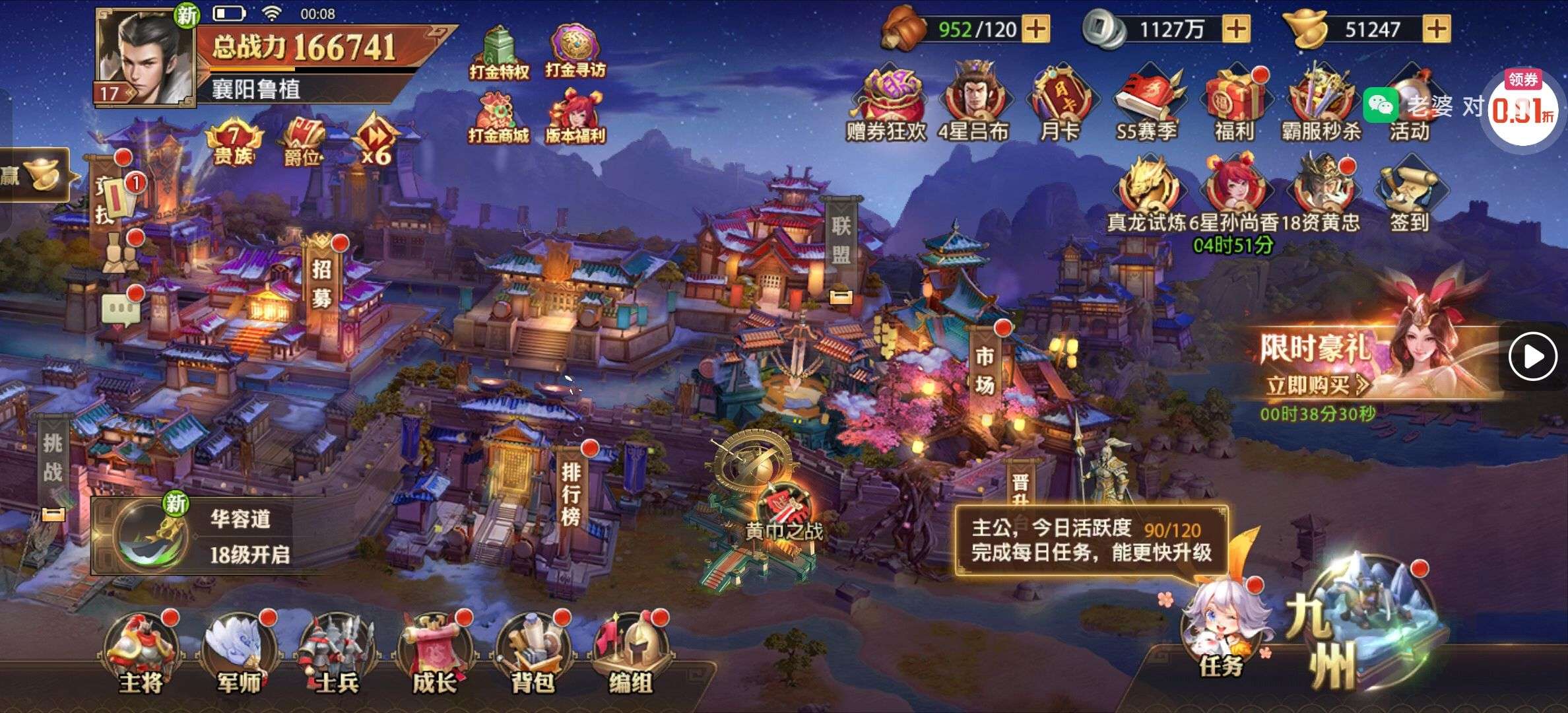The width and height of the screenshot is (1568, 713).
Task: Open the 士兵 soldiers menu
Action: tap(337, 654)
